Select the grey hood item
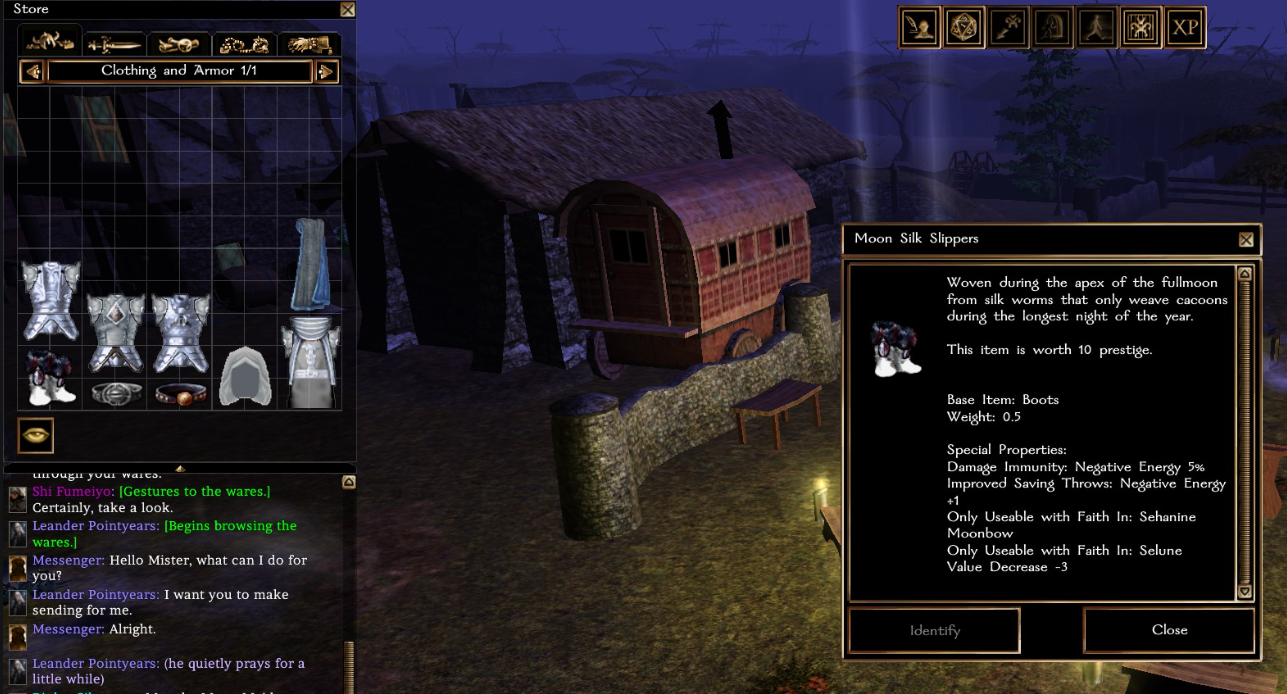This screenshot has height=694, width=1287. [244, 377]
